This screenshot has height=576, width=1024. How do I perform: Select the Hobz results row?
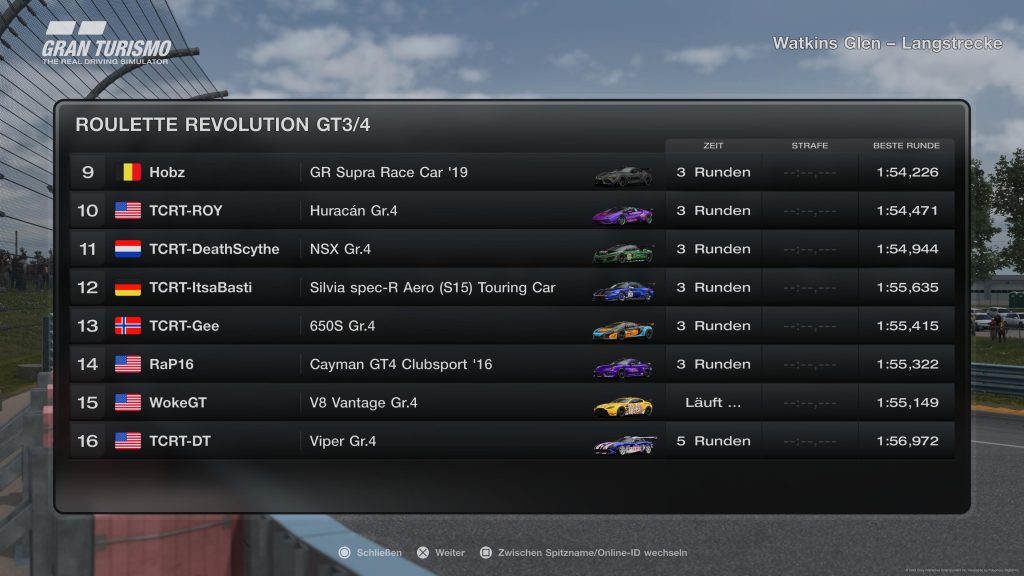[511, 172]
